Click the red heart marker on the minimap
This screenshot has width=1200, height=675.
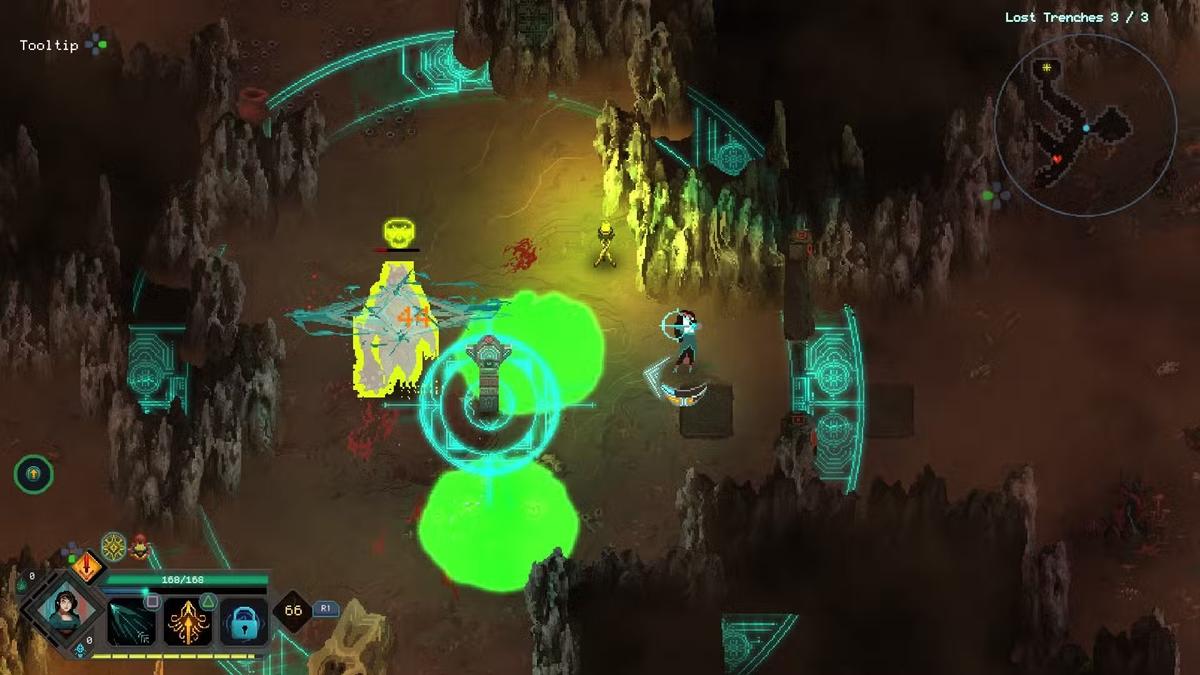1057,159
